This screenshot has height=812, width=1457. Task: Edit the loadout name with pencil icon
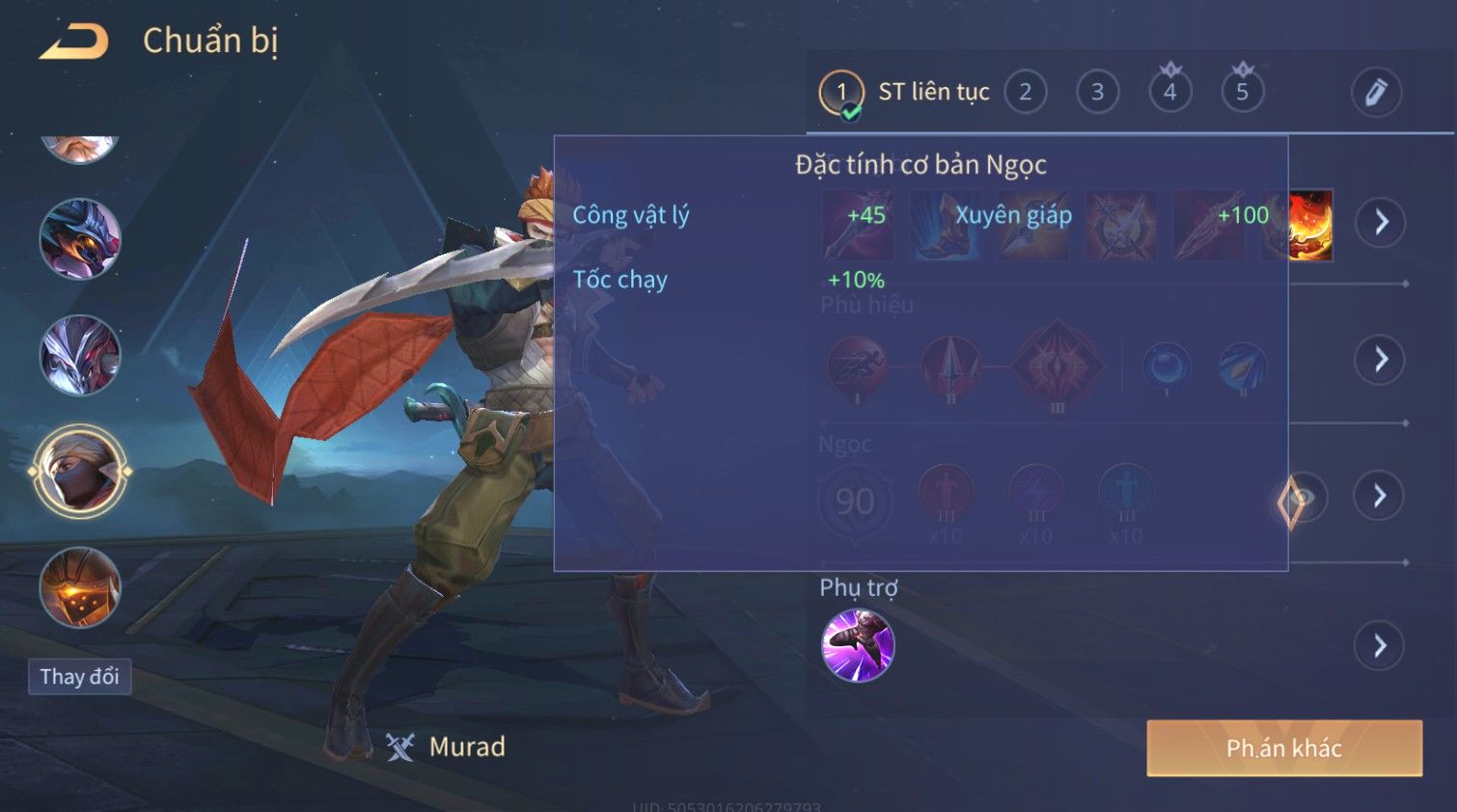[1375, 93]
